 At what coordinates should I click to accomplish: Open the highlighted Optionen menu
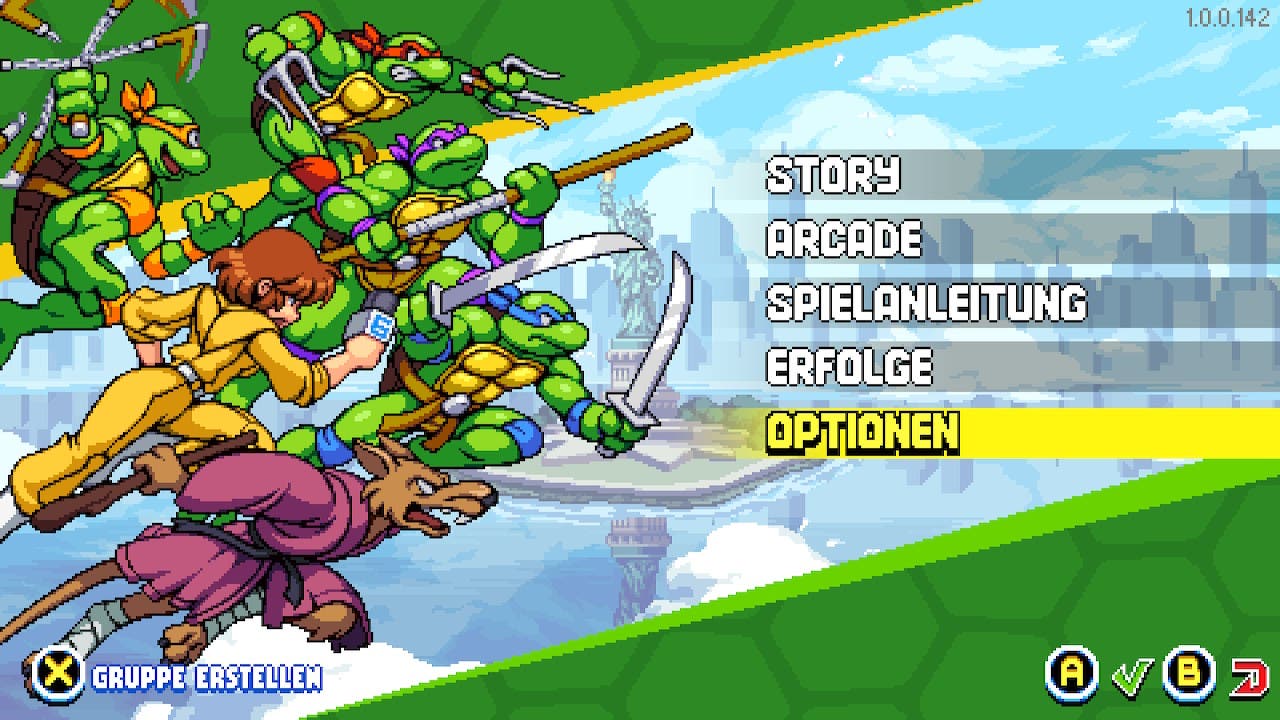pyautogui.click(x=862, y=432)
